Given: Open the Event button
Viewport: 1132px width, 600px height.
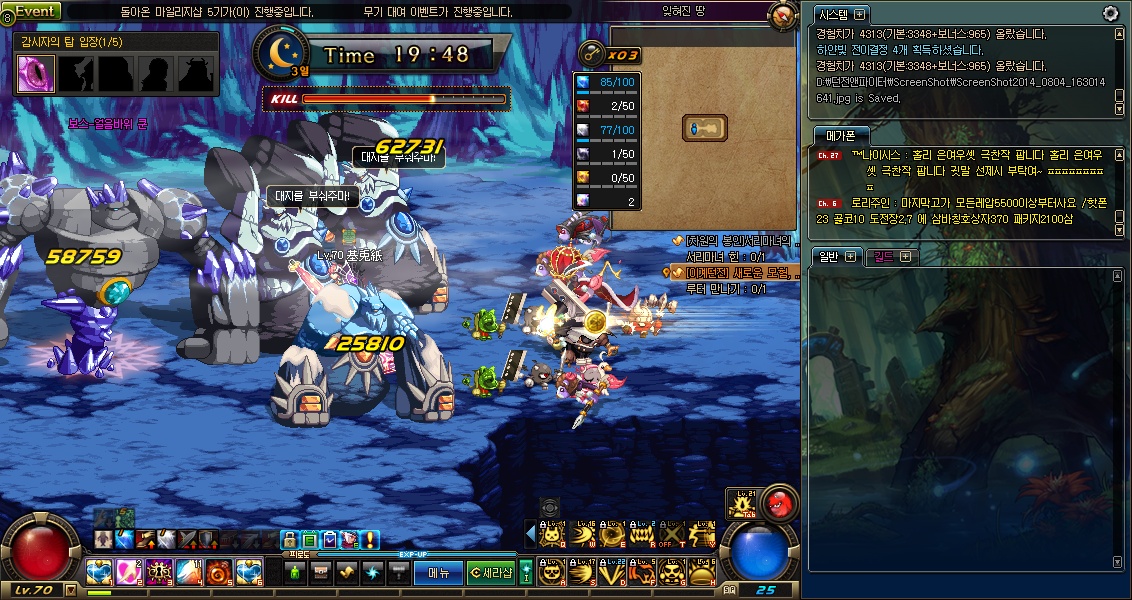Looking at the screenshot, I should (x=35, y=11).
